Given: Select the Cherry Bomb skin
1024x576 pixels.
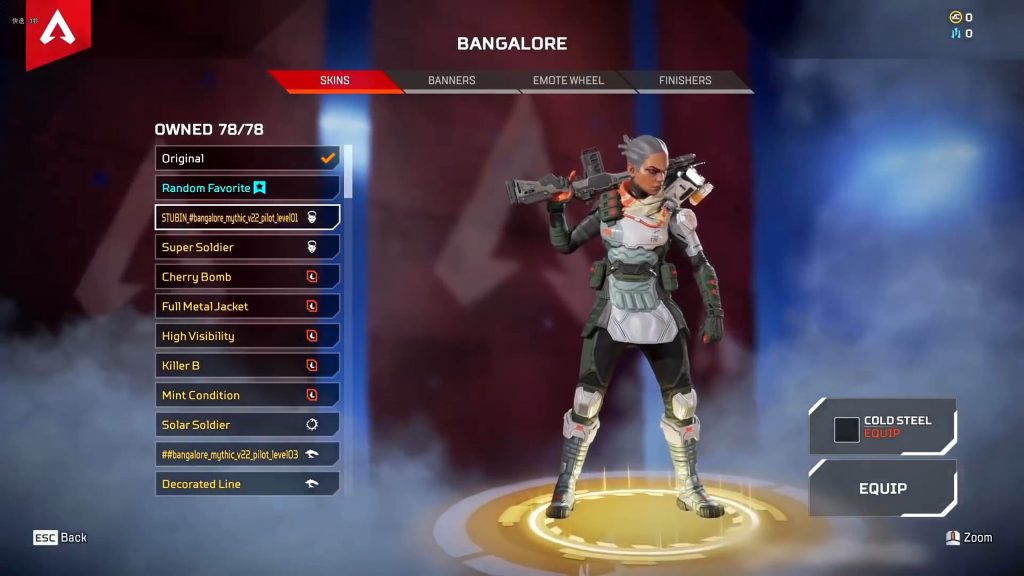Looking at the screenshot, I should (x=247, y=277).
